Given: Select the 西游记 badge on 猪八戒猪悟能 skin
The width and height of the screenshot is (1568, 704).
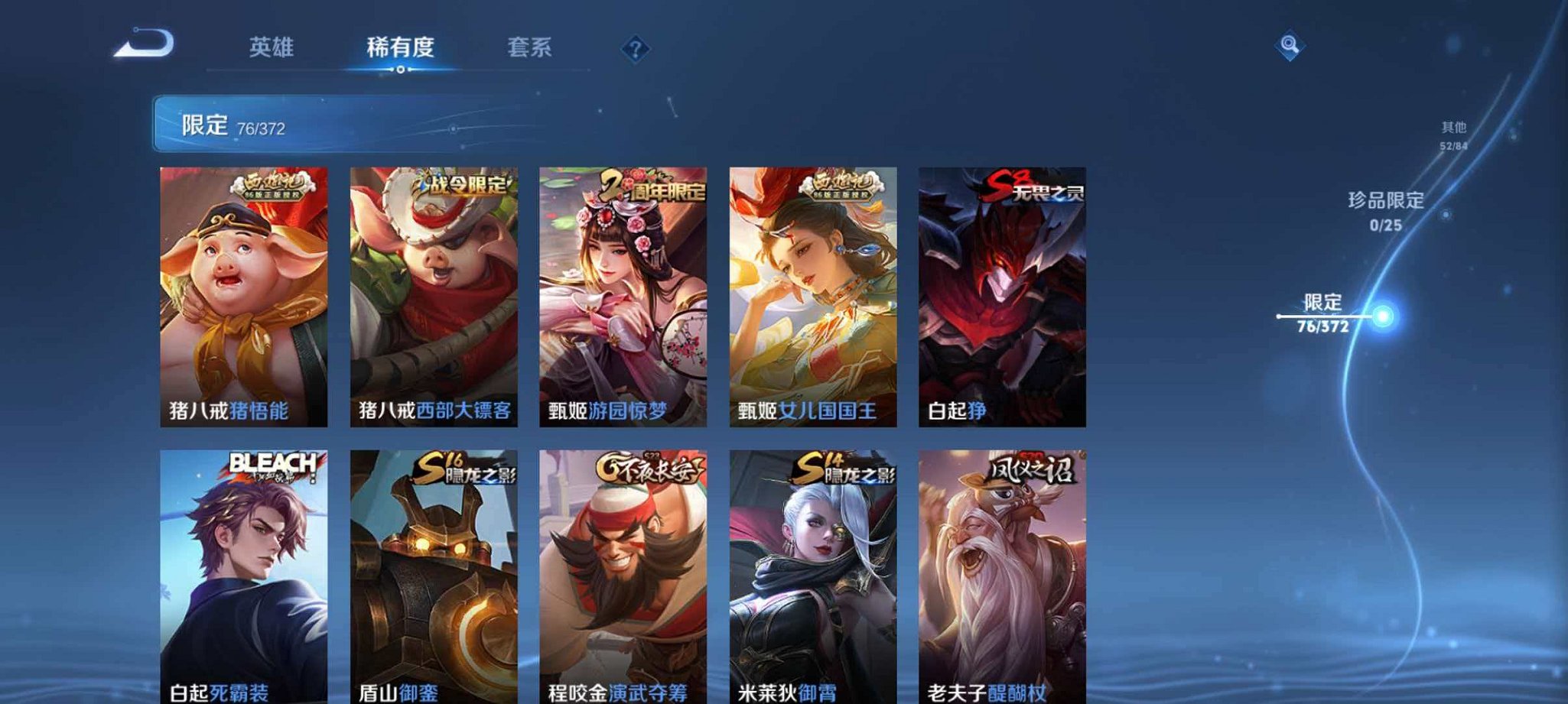Looking at the screenshot, I should 270,186.
